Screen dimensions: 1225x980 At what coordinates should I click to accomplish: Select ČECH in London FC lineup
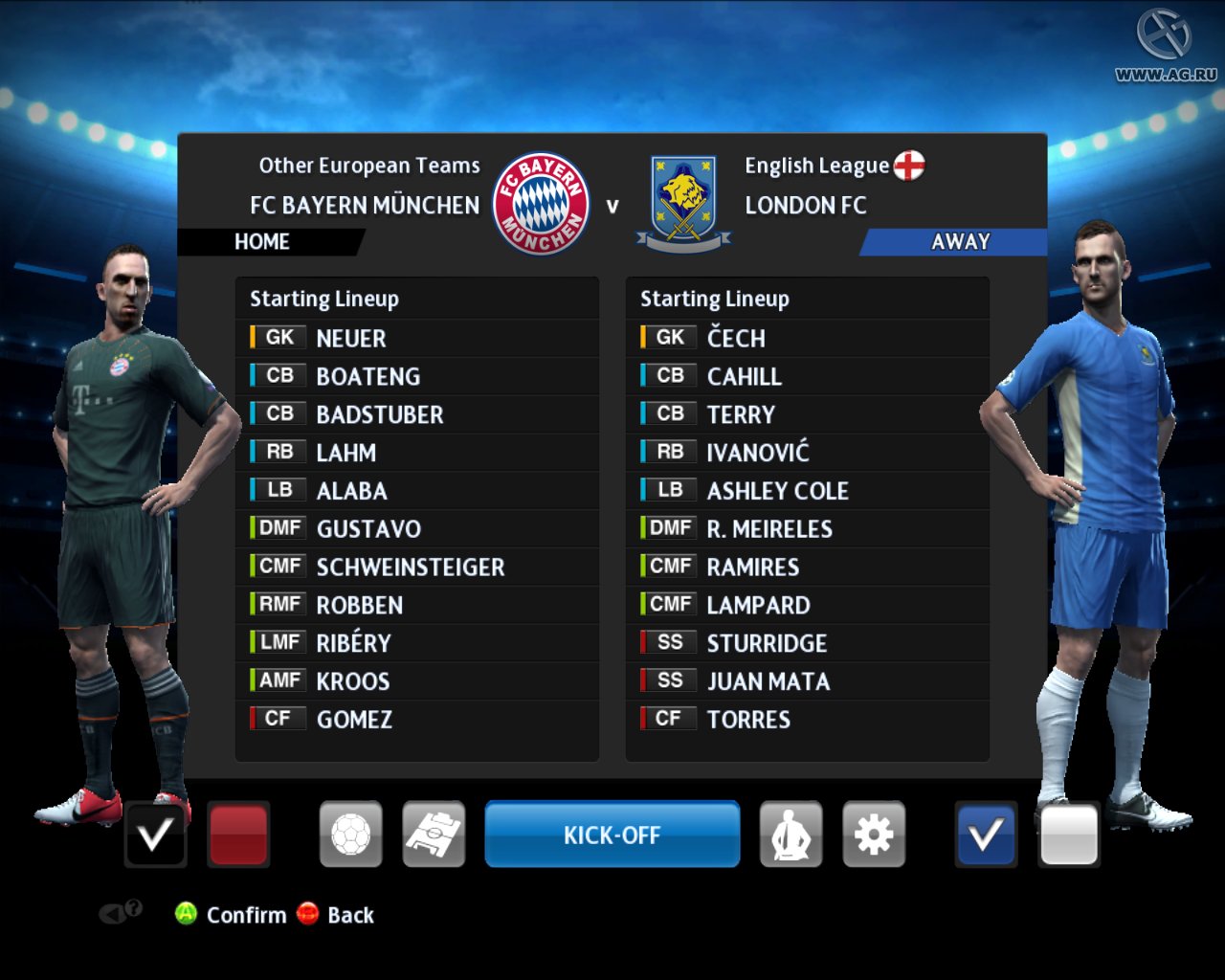click(x=736, y=339)
